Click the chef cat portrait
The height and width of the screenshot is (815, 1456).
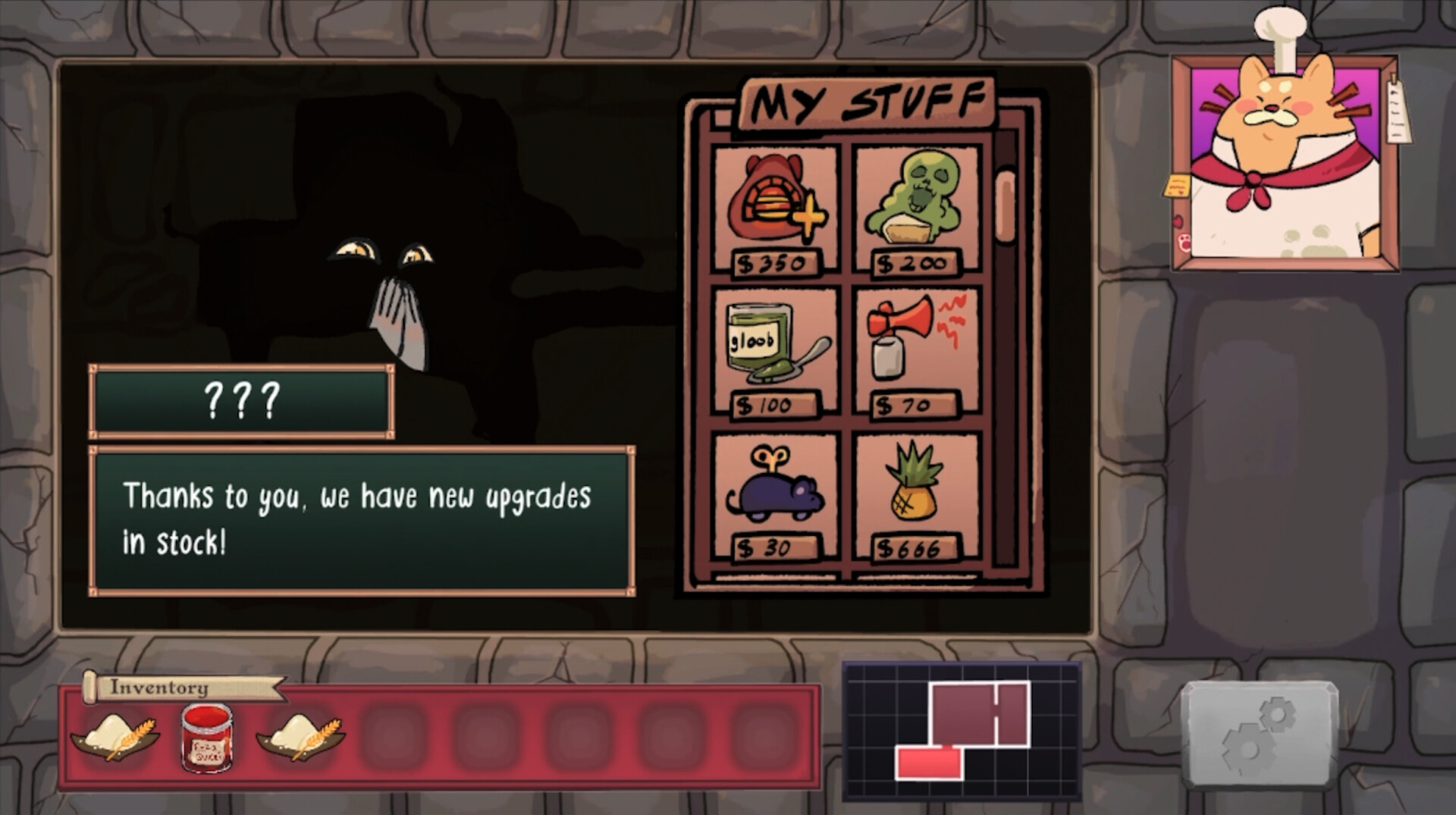(x=1282, y=159)
